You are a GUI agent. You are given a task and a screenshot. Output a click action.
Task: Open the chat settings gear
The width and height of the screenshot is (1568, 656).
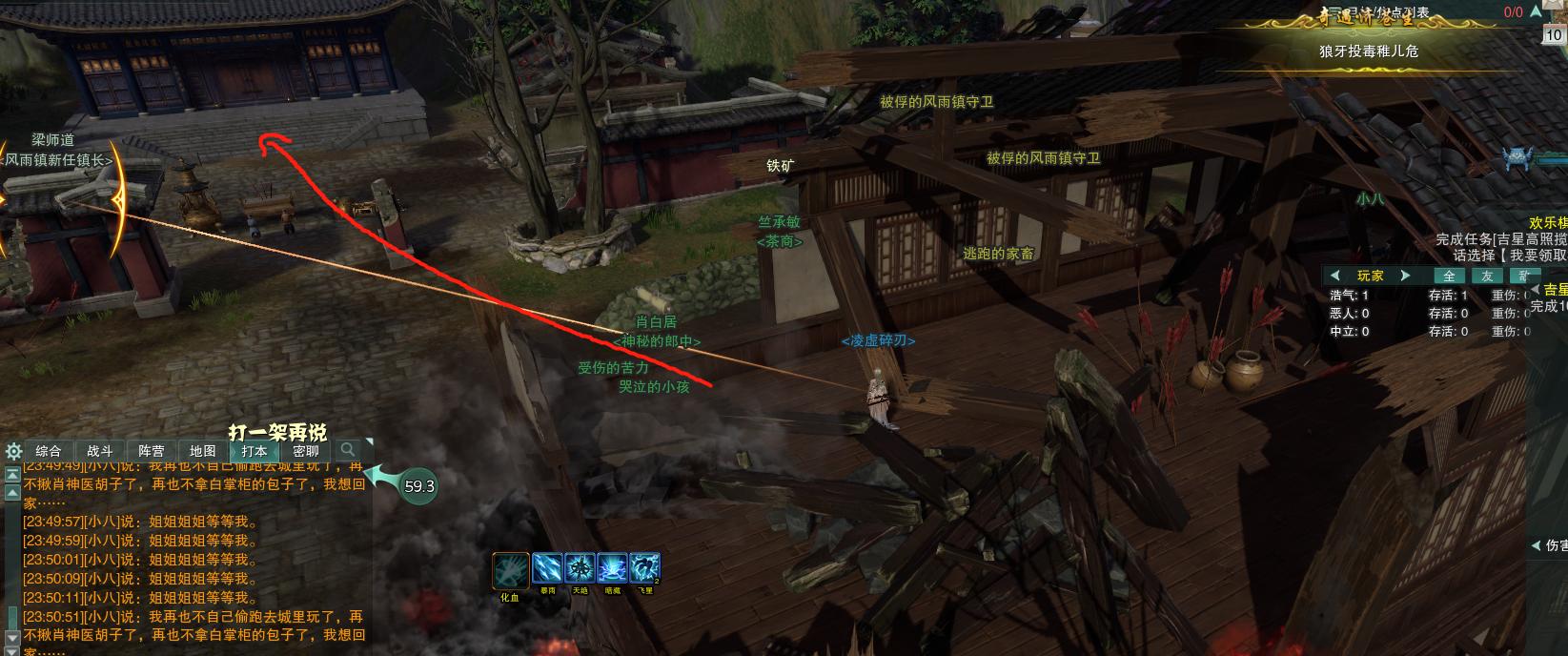click(13, 451)
